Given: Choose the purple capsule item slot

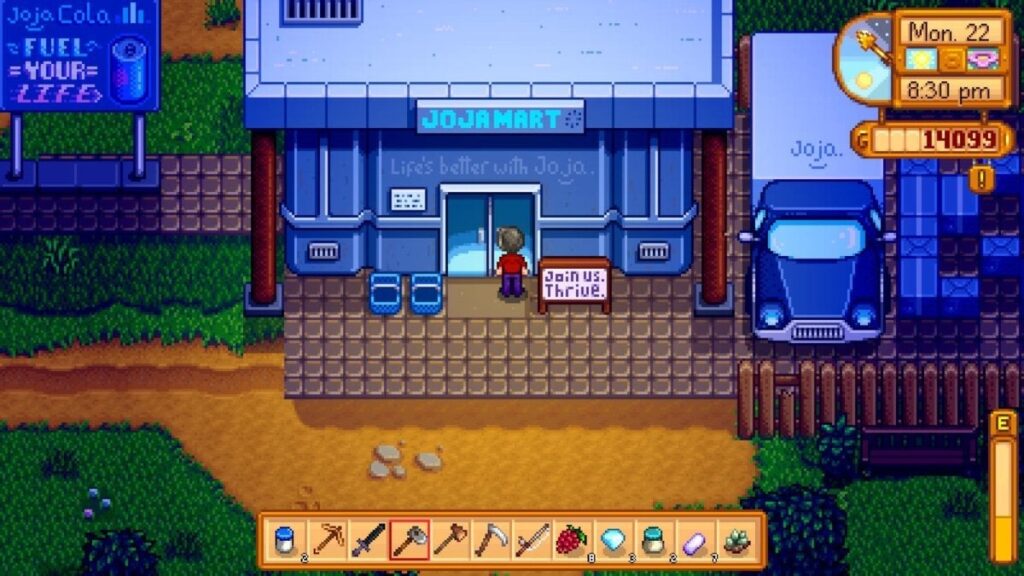Looking at the screenshot, I should click(695, 540).
